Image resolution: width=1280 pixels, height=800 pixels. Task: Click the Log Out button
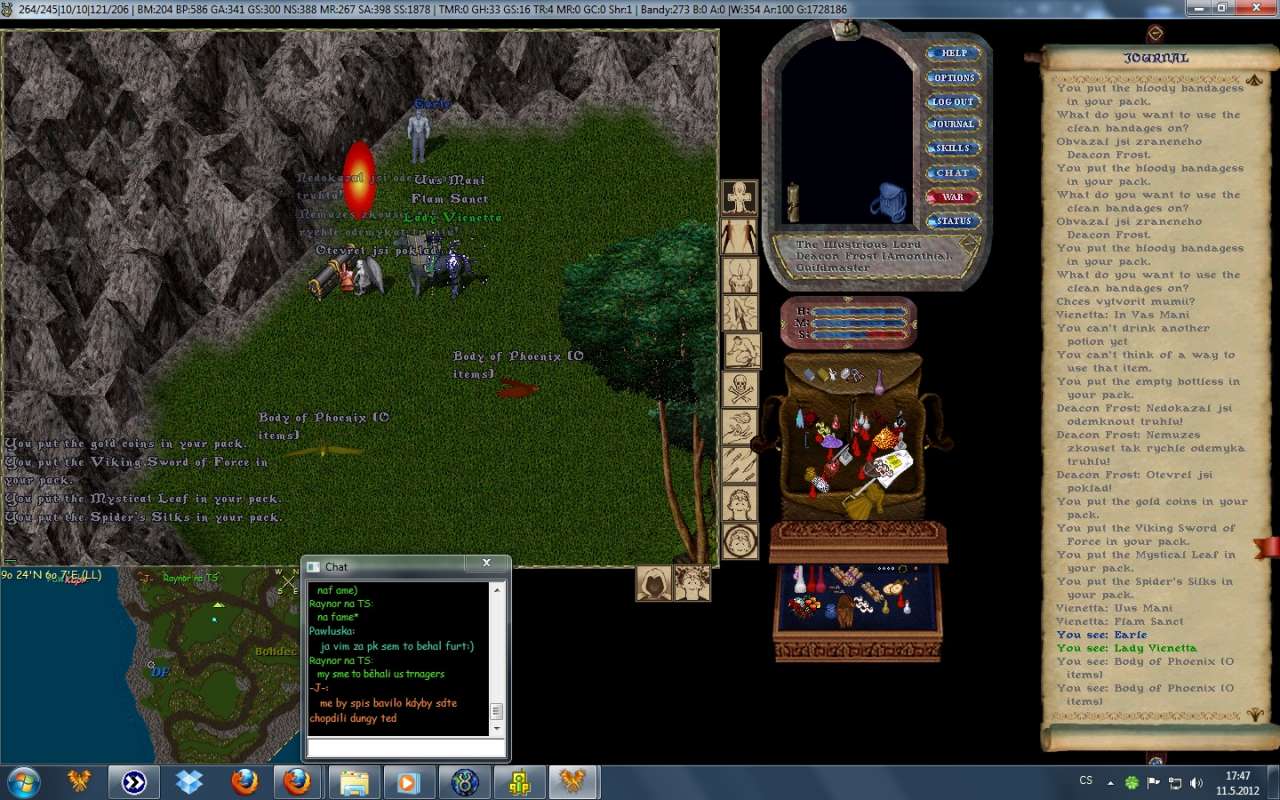pyautogui.click(x=953, y=101)
